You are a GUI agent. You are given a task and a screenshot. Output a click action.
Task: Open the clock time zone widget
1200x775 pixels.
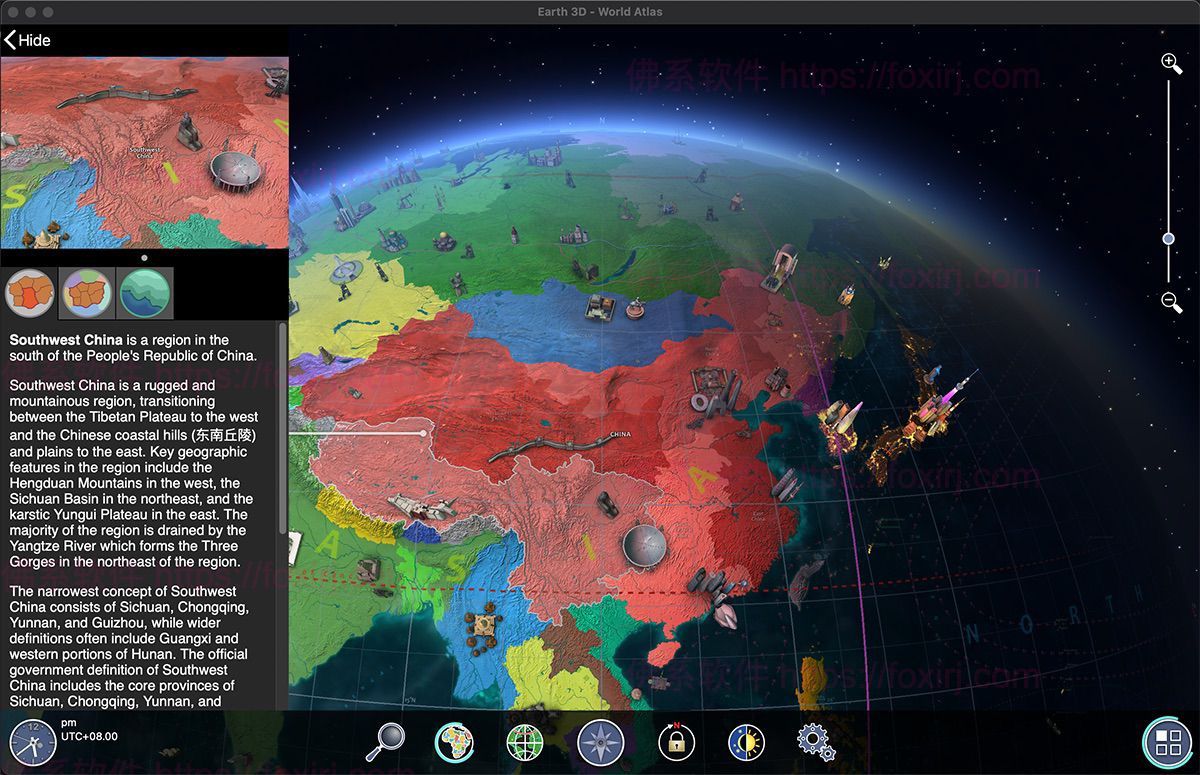(32, 742)
